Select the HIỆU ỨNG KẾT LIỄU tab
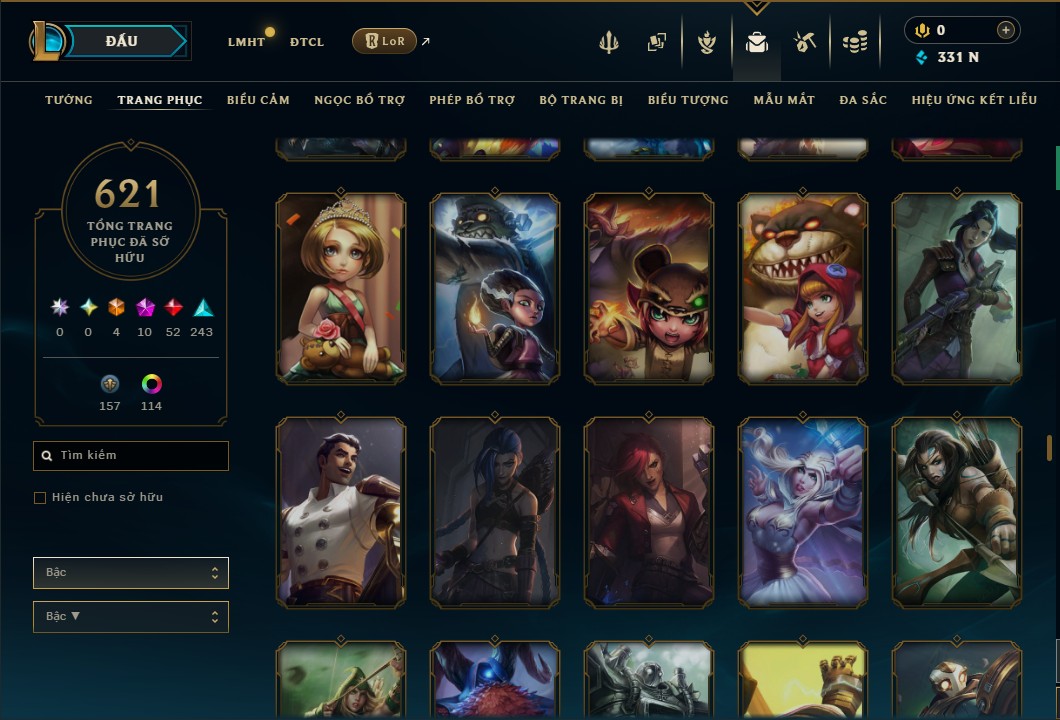The width and height of the screenshot is (1060, 720). point(974,100)
